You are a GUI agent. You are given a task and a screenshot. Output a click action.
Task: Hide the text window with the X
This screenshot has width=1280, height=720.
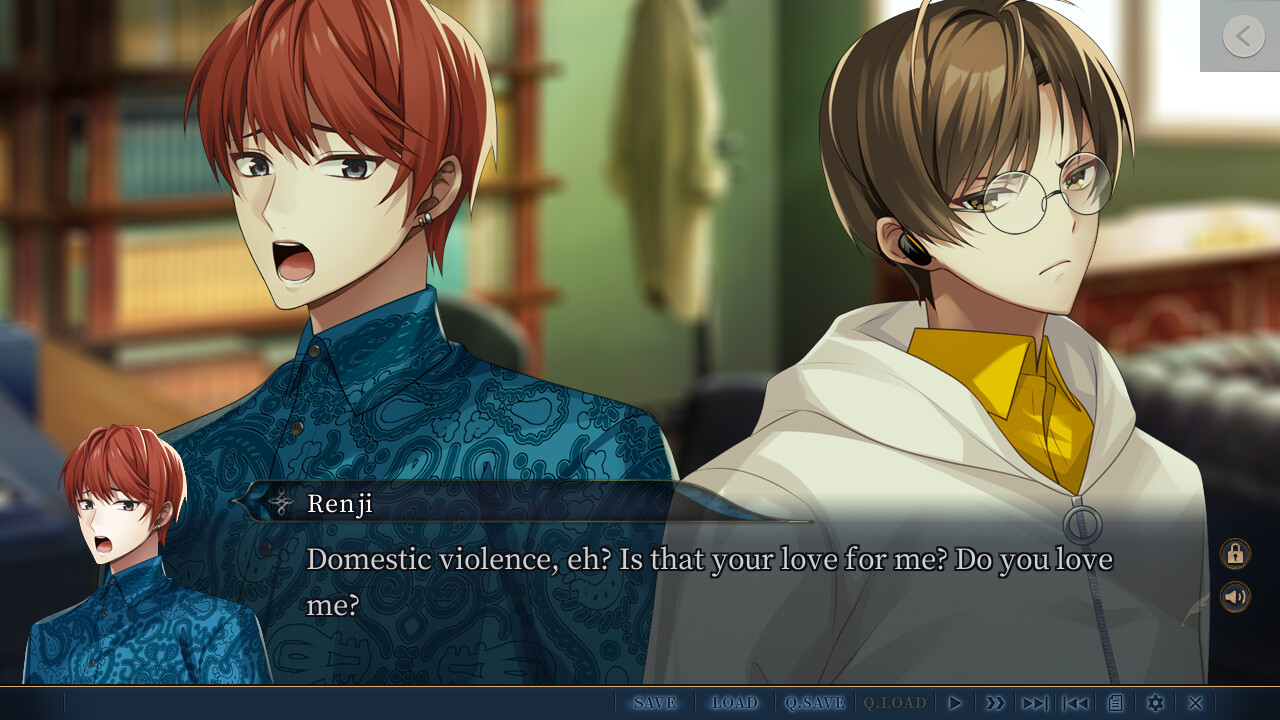[1195, 703]
